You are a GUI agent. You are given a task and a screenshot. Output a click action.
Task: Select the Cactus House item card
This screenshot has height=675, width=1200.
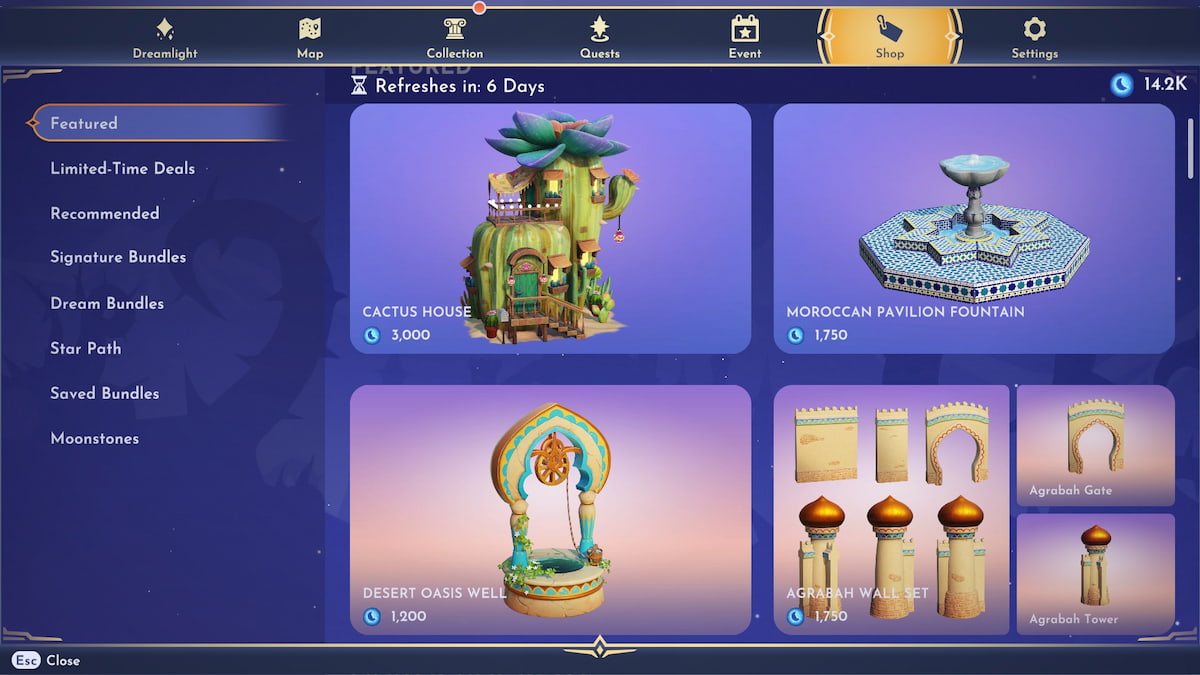(550, 228)
